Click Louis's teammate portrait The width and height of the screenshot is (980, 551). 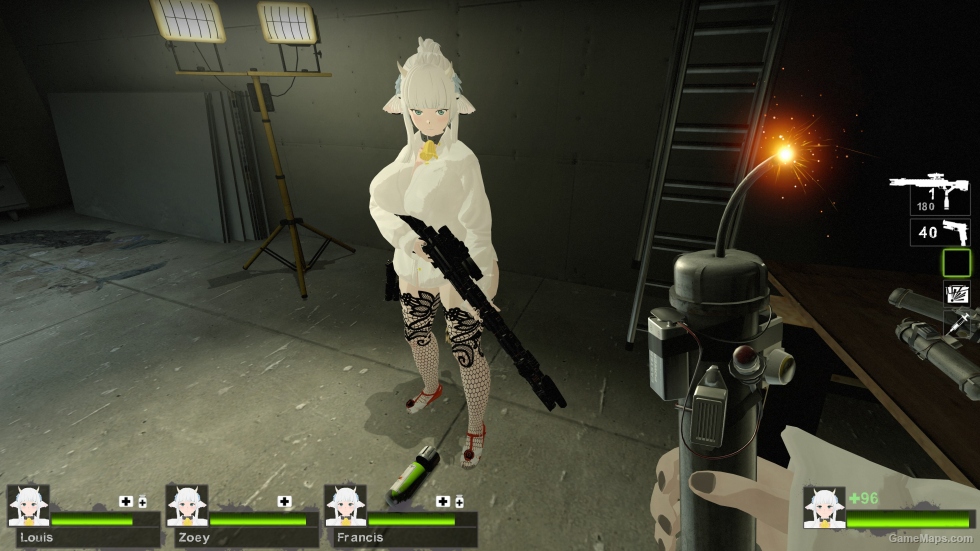(28, 506)
